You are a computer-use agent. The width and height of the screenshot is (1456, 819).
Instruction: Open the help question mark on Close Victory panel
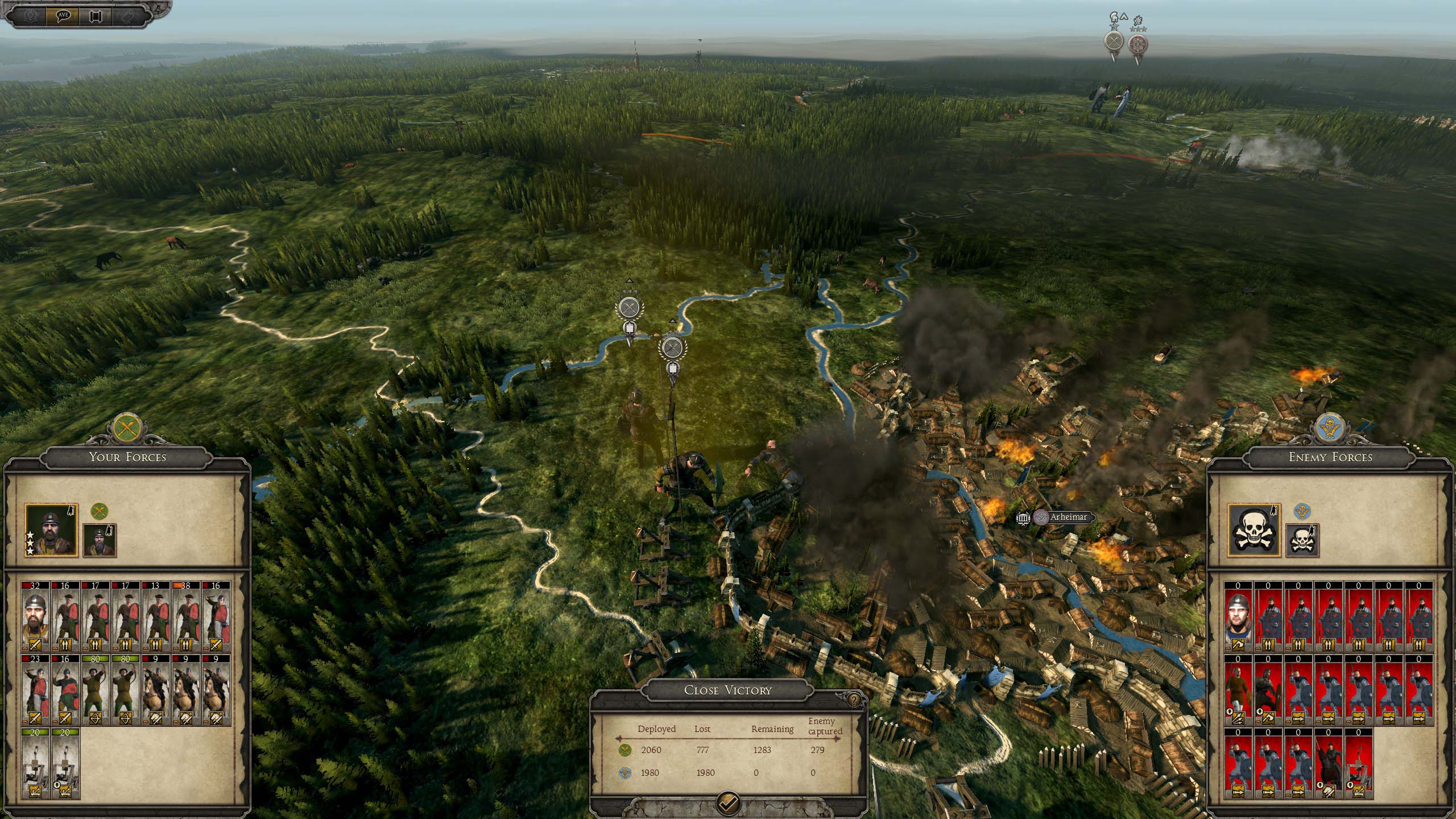click(x=854, y=700)
